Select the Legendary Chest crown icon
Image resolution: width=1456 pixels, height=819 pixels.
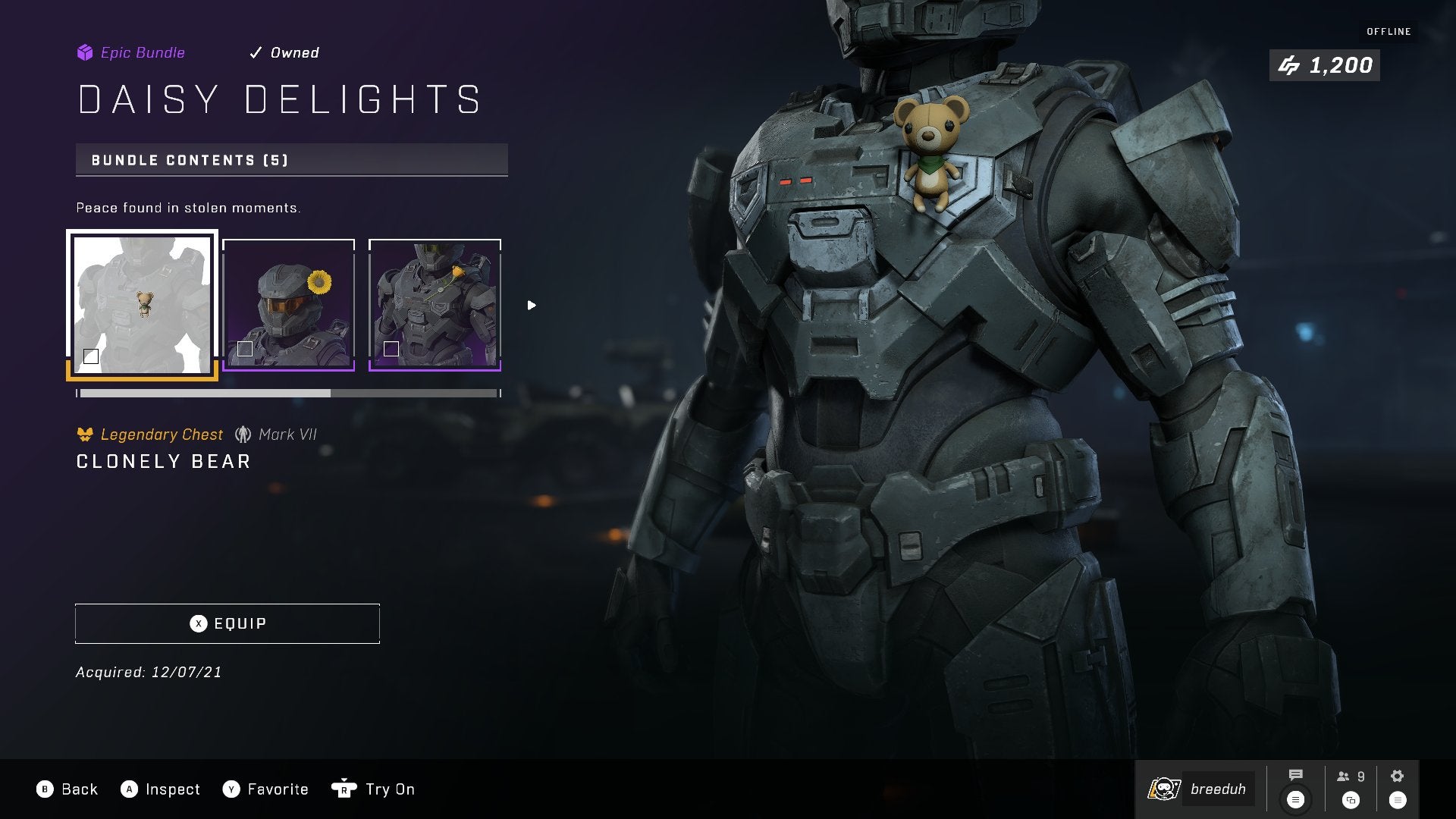coord(86,434)
